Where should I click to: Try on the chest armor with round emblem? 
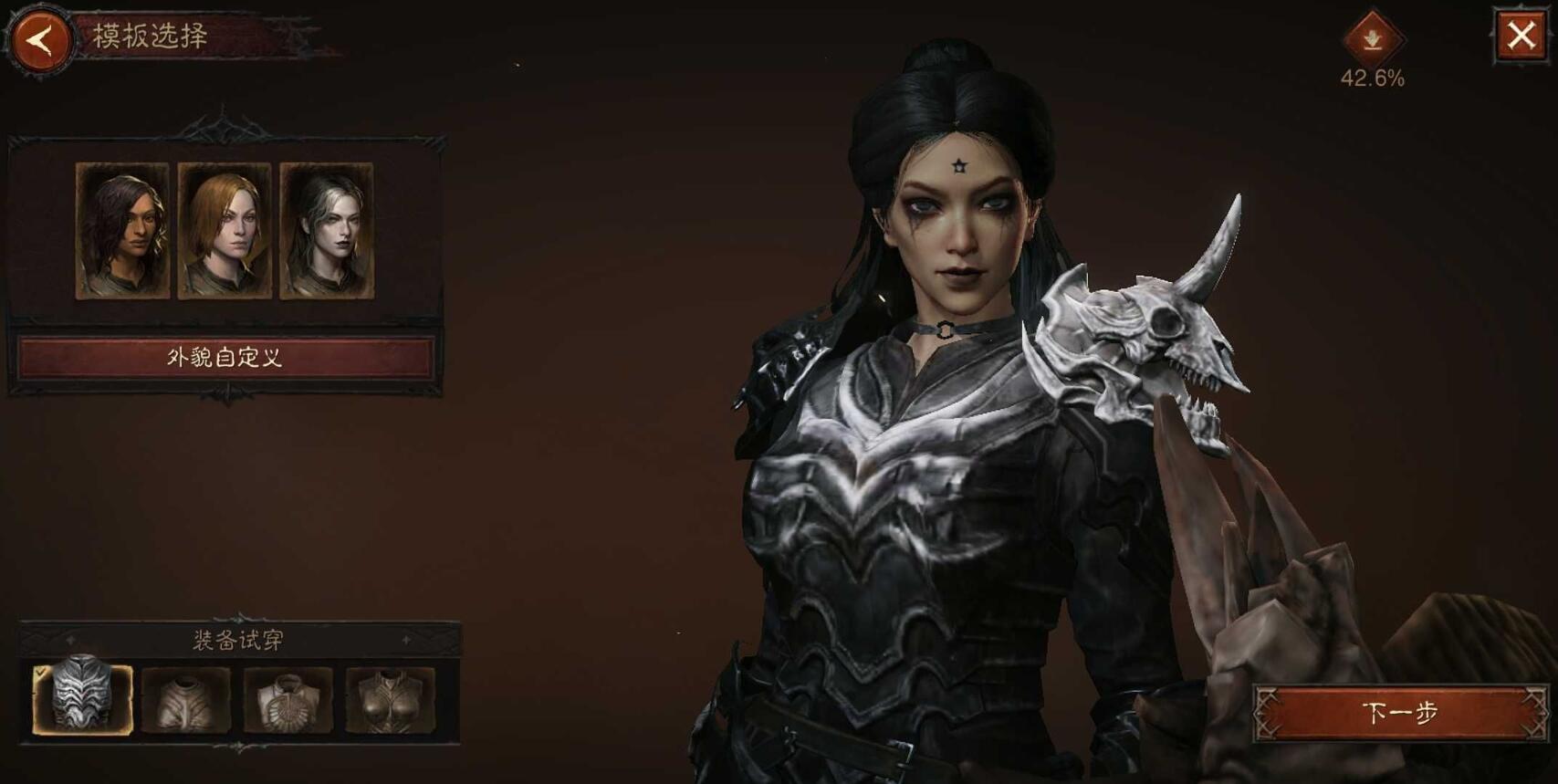pyautogui.click(x=288, y=700)
